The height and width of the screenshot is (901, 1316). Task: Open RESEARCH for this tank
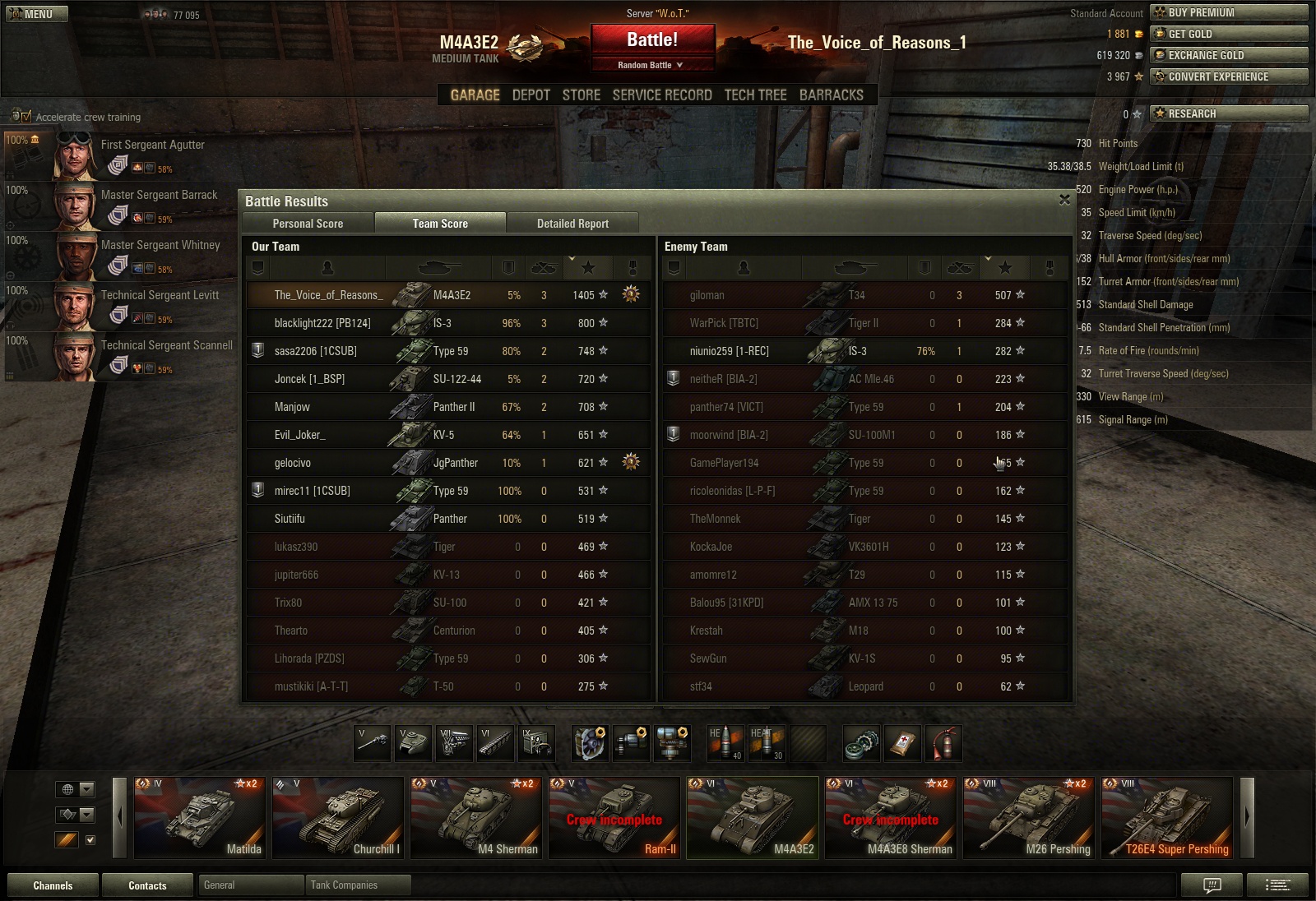pyautogui.click(x=1229, y=113)
